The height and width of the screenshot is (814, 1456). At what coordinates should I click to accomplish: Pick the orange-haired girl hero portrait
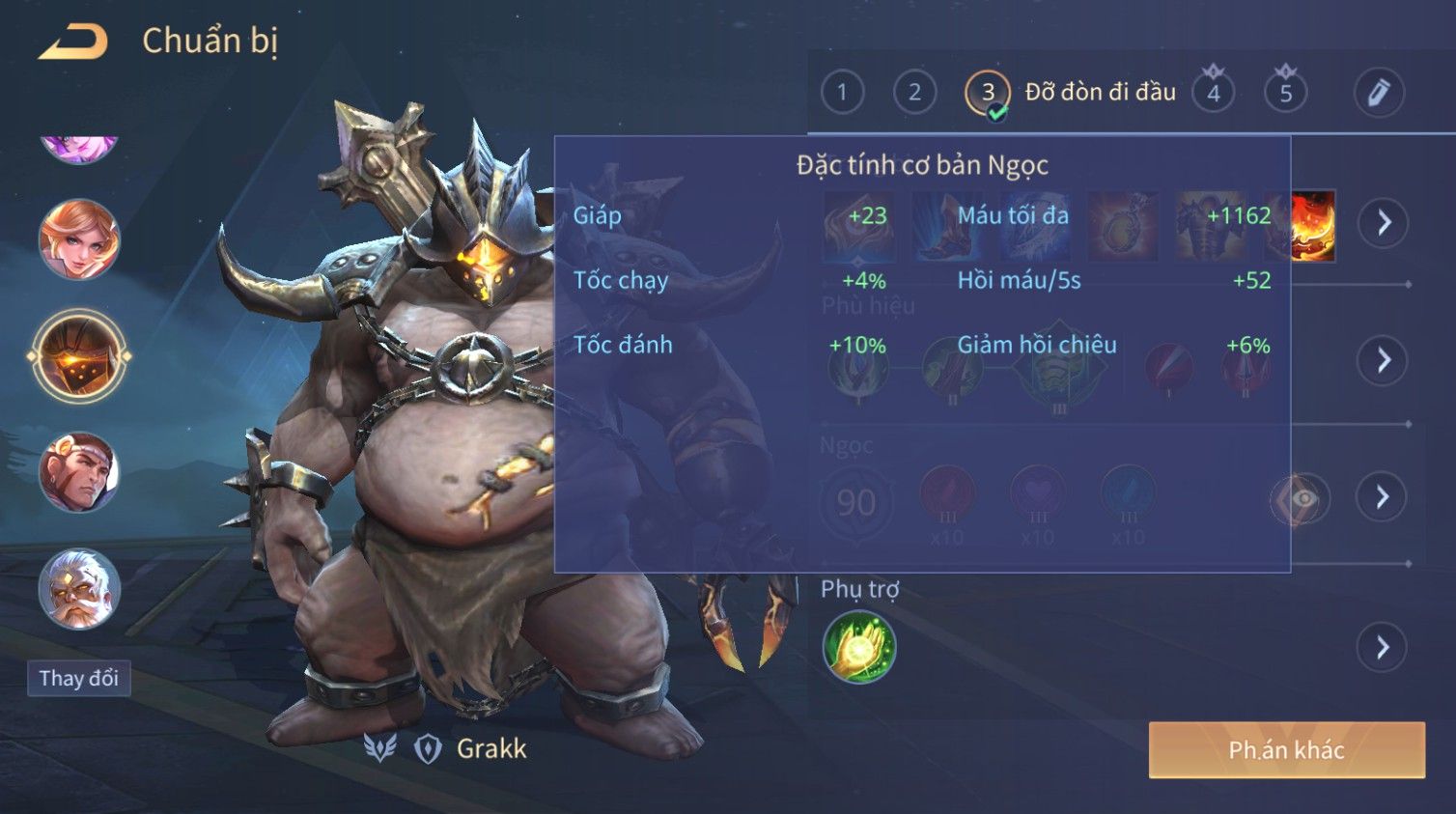tap(79, 239)
